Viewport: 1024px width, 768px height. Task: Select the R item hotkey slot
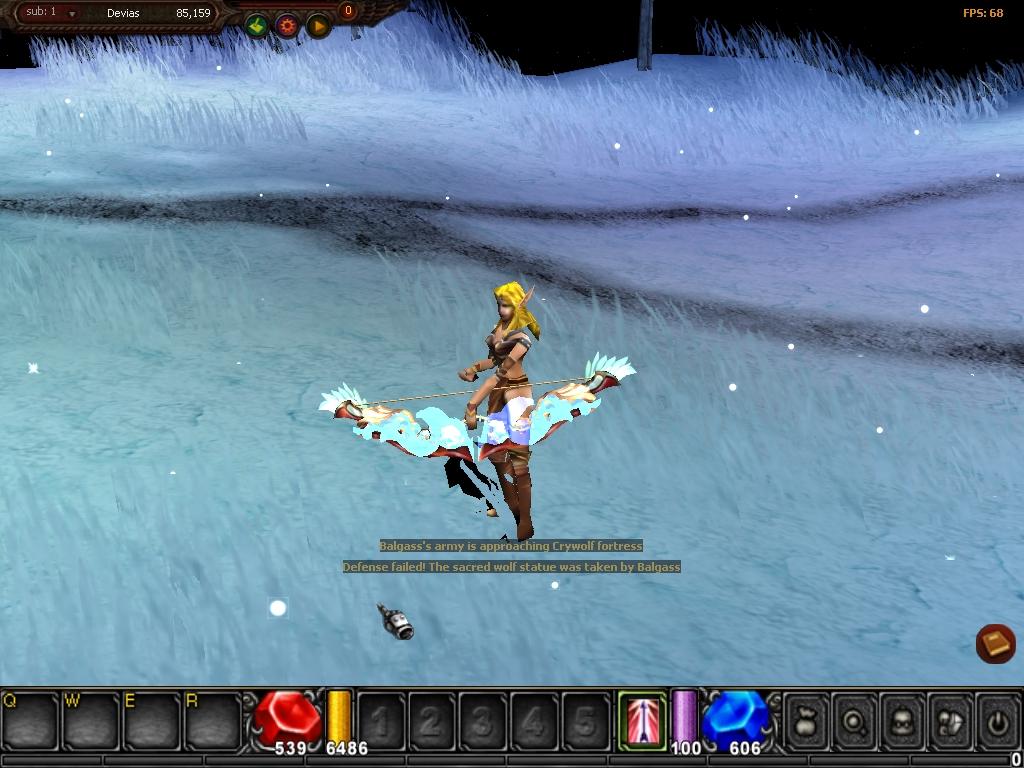coord(212,720)
